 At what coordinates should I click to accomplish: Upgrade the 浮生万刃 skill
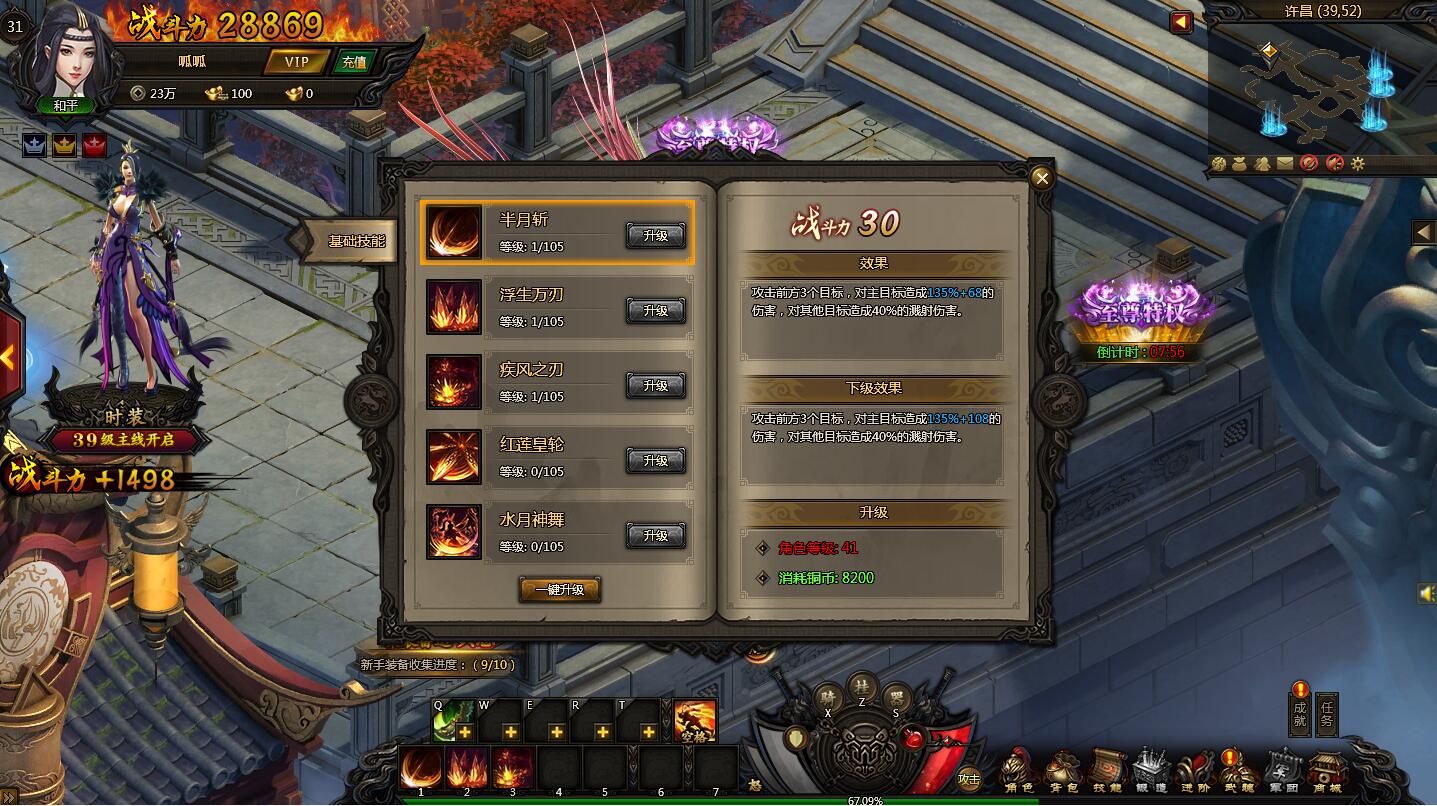pos(655,311)
